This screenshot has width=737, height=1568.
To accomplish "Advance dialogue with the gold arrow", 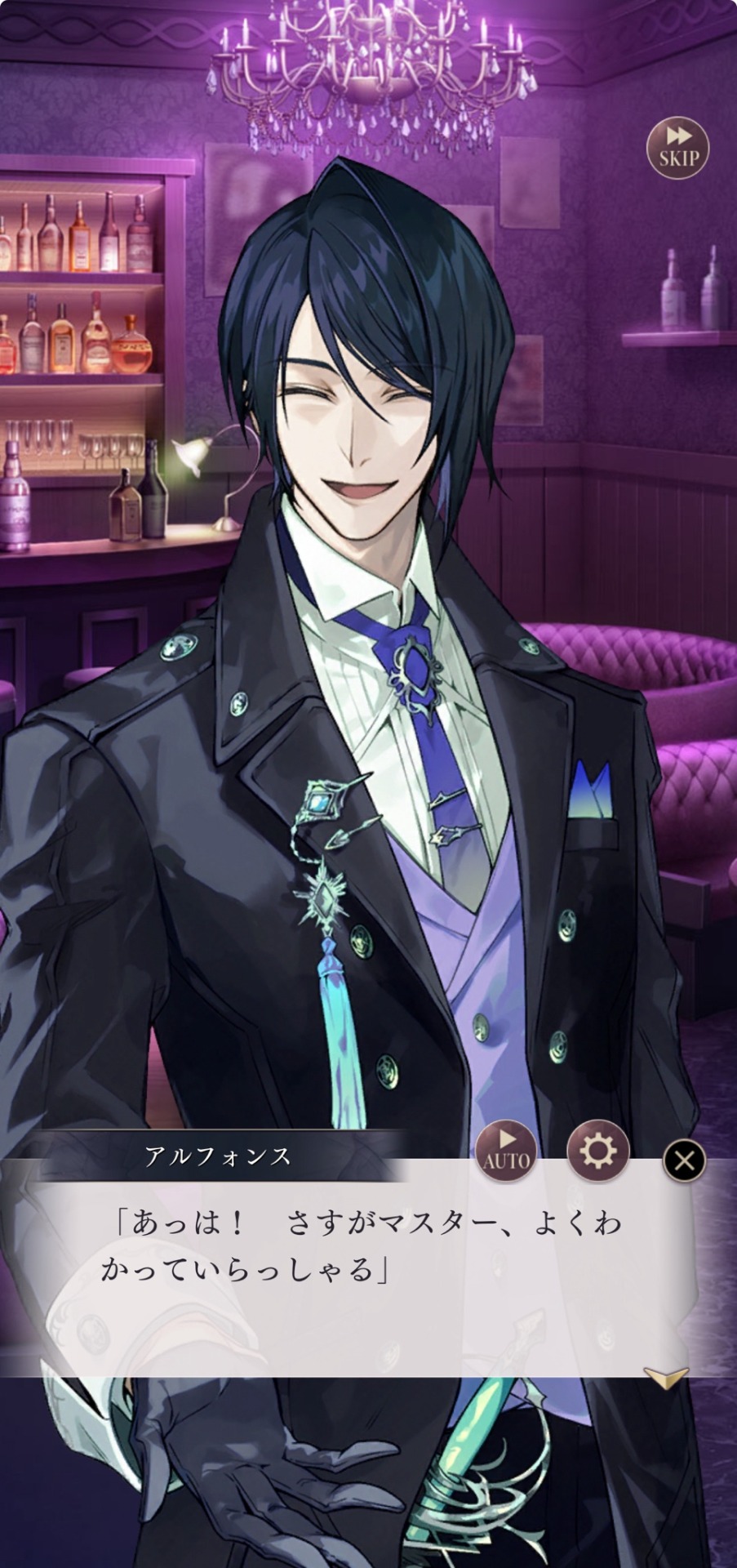I will [666, 1375].
